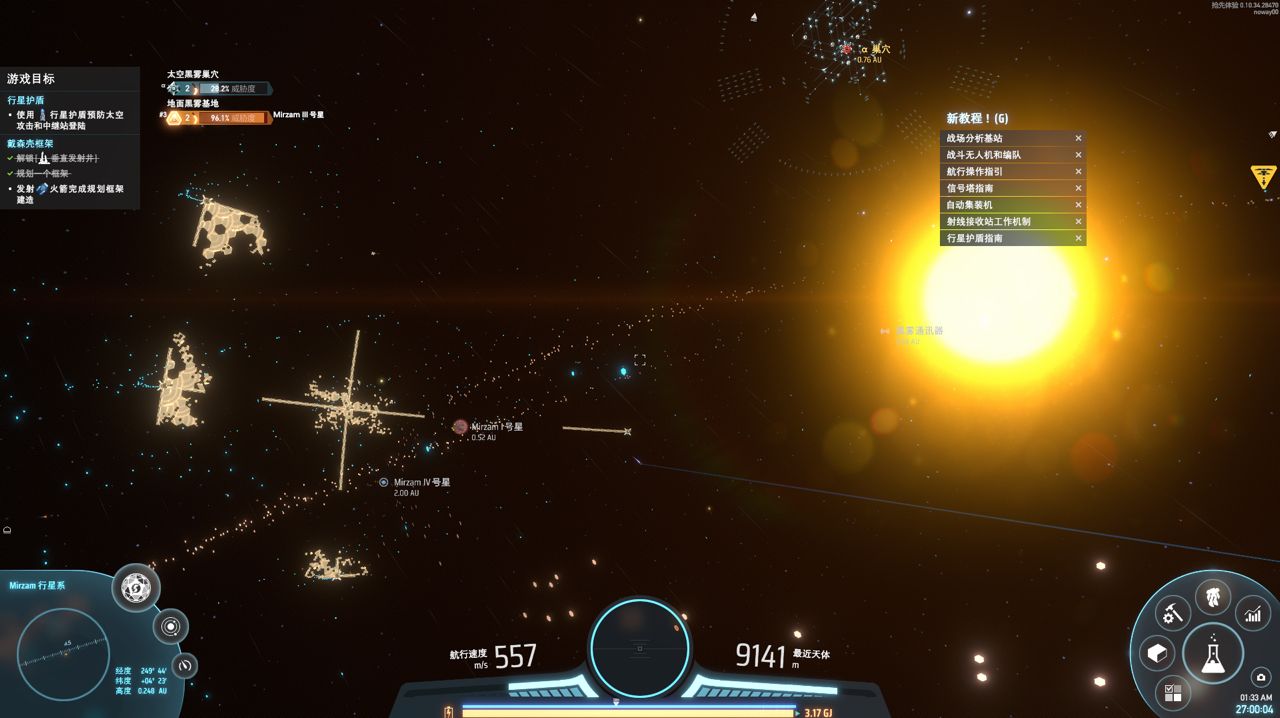
Task: Open the star system orbit view icon
Action: point(171,627)
